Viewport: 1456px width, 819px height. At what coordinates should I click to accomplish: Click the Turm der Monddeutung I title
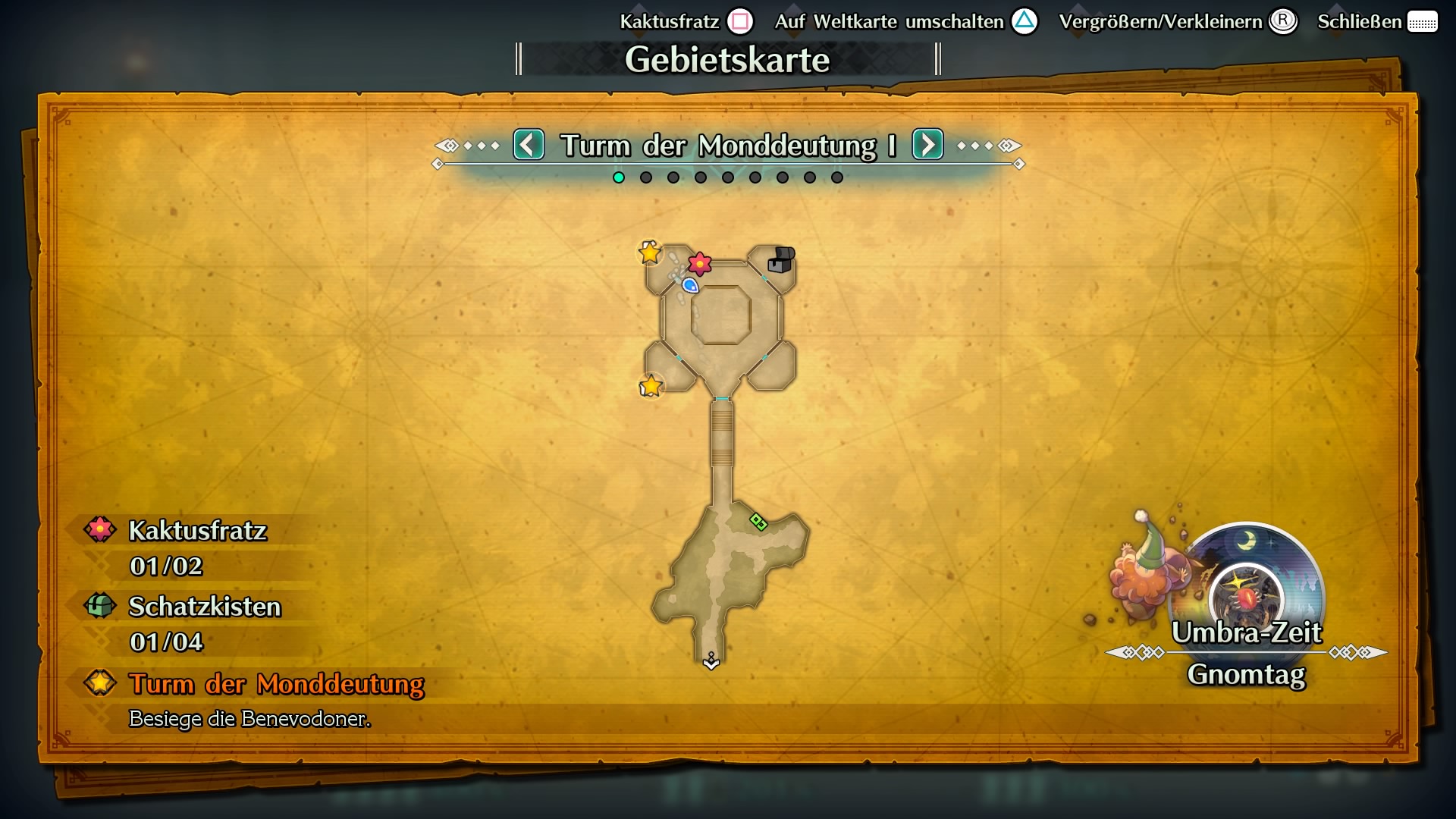(727, 146)
